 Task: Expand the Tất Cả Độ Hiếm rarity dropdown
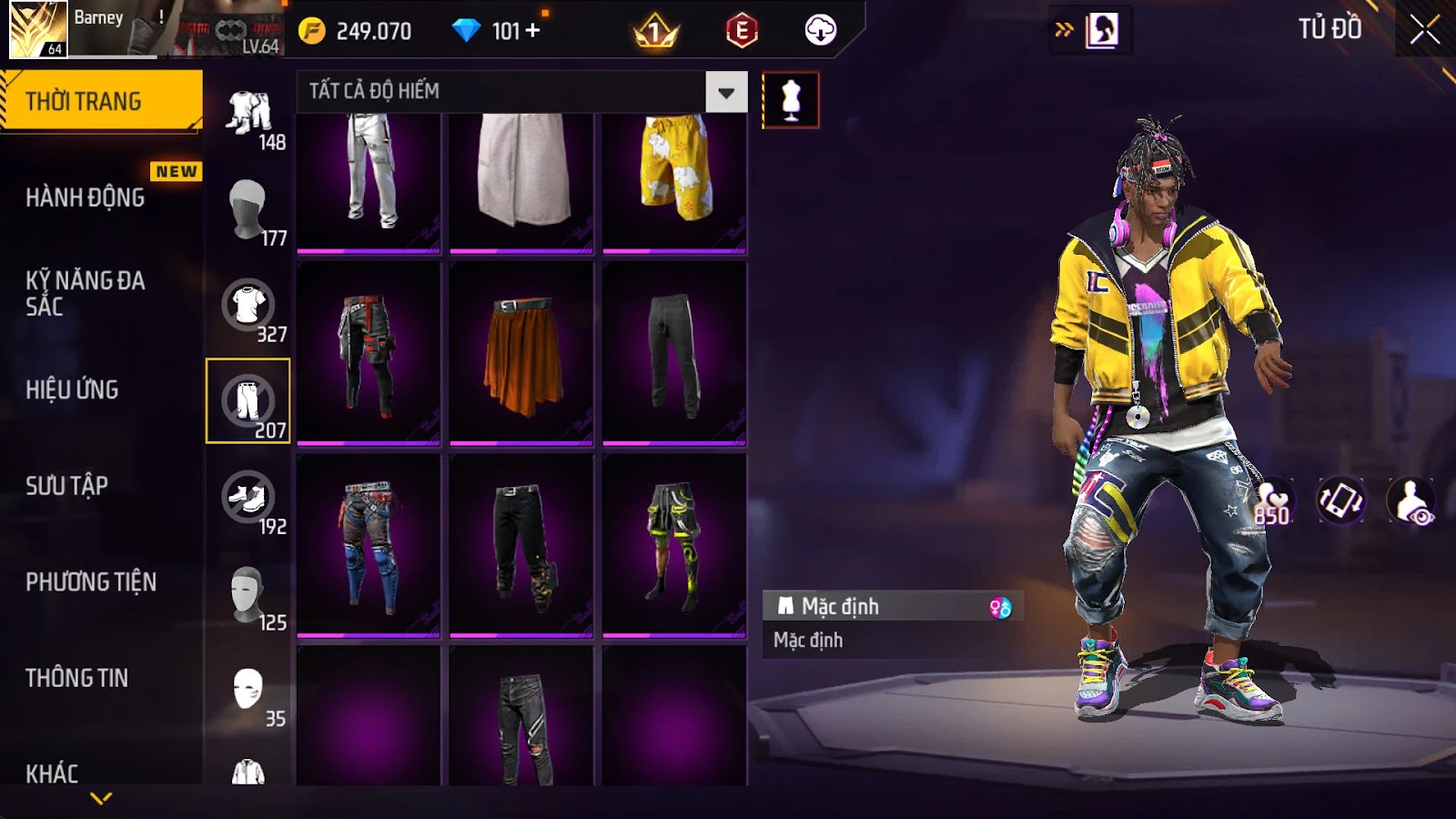726,92
